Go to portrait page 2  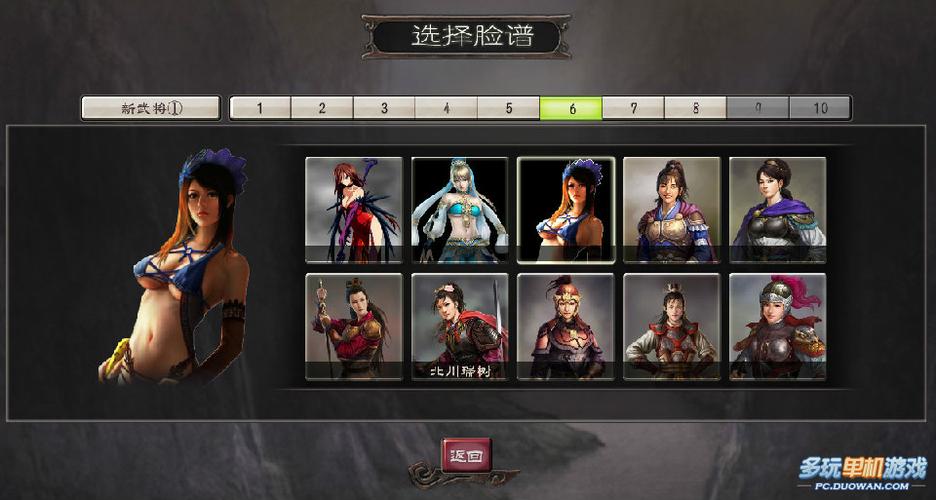point(322,108)
